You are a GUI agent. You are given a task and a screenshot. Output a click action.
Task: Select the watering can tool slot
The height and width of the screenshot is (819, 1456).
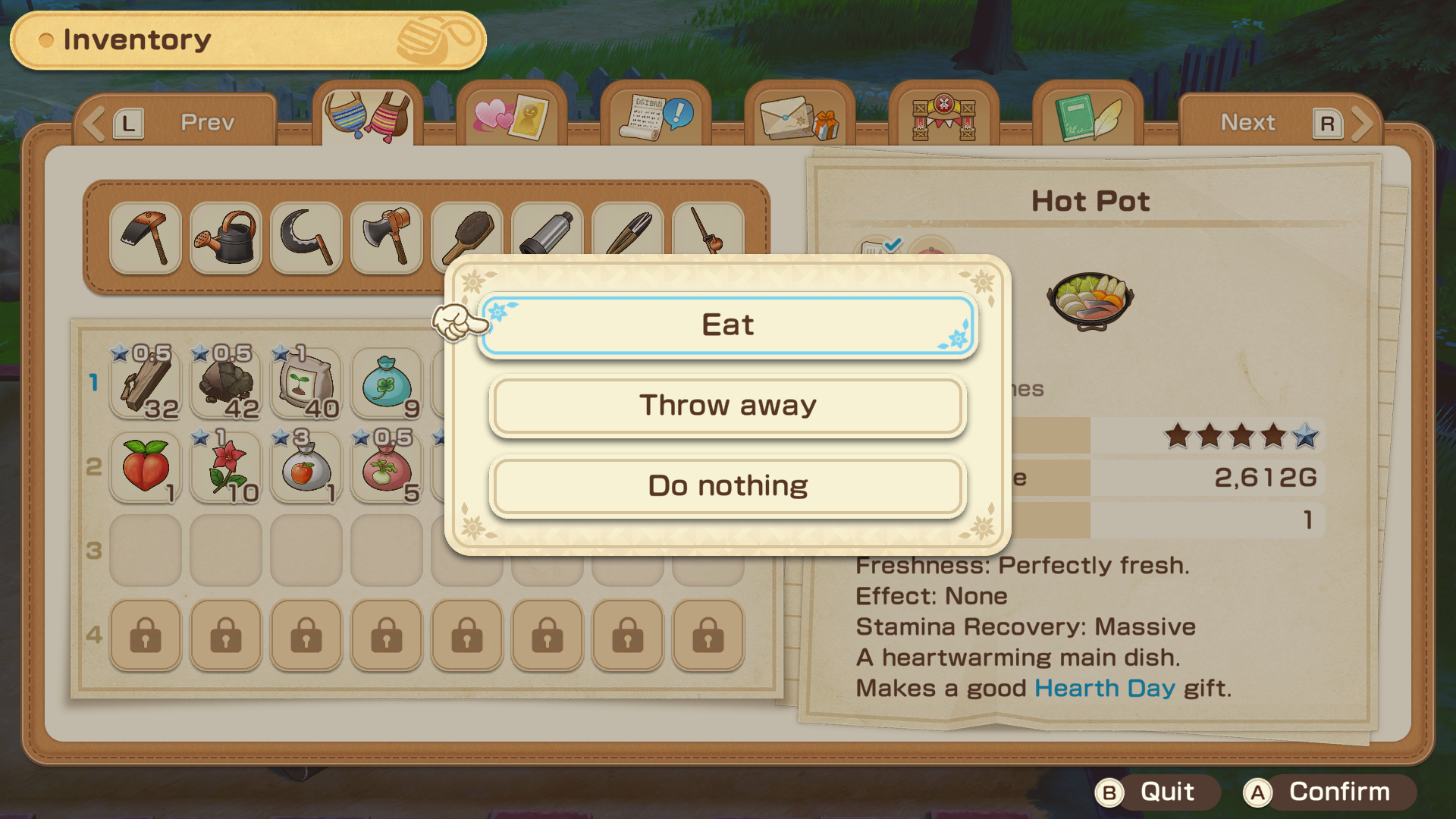[x=226, y=237]
